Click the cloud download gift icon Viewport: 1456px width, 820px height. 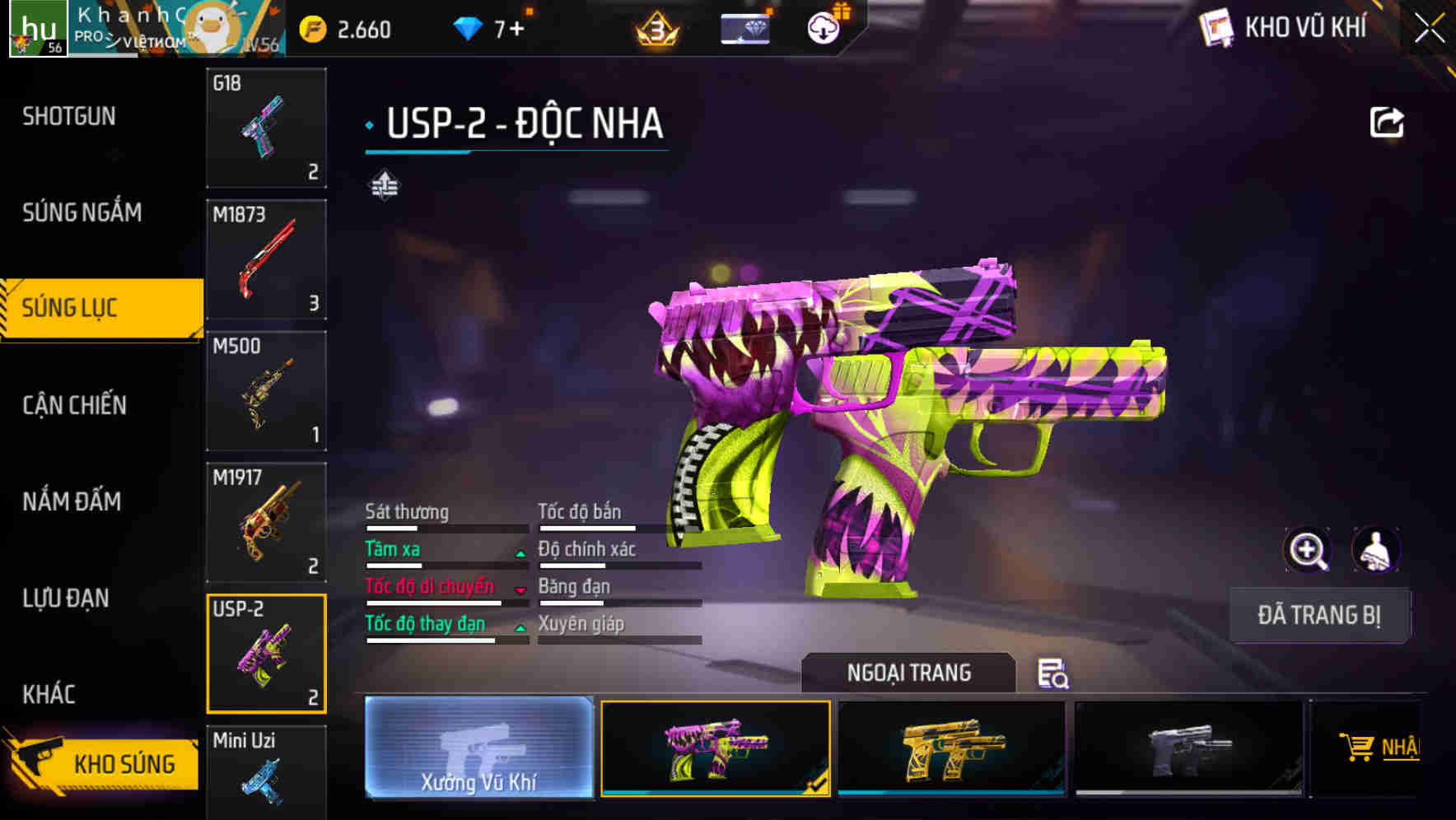823,27
